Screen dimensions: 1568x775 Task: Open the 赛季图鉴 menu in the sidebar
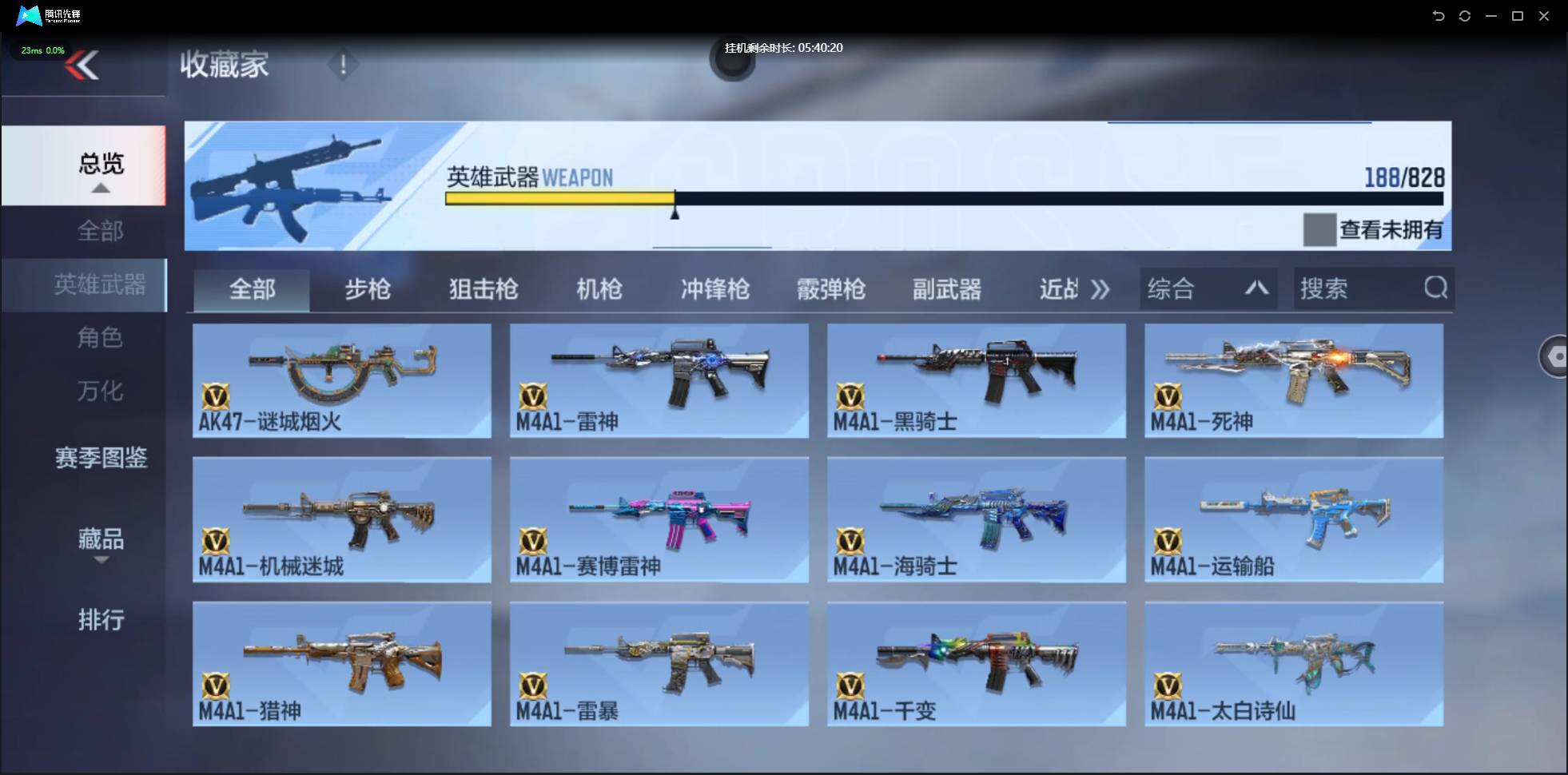click(x=101, y=458)
